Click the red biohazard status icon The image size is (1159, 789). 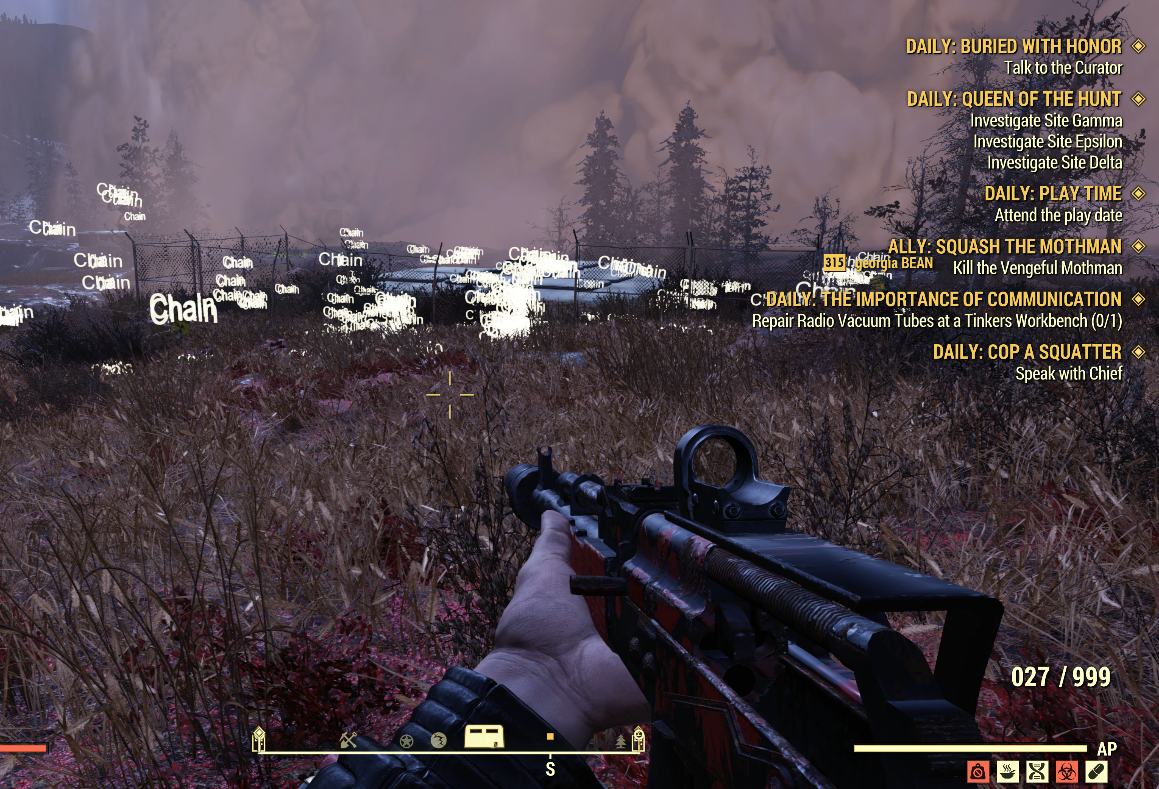click(1067, 771)
